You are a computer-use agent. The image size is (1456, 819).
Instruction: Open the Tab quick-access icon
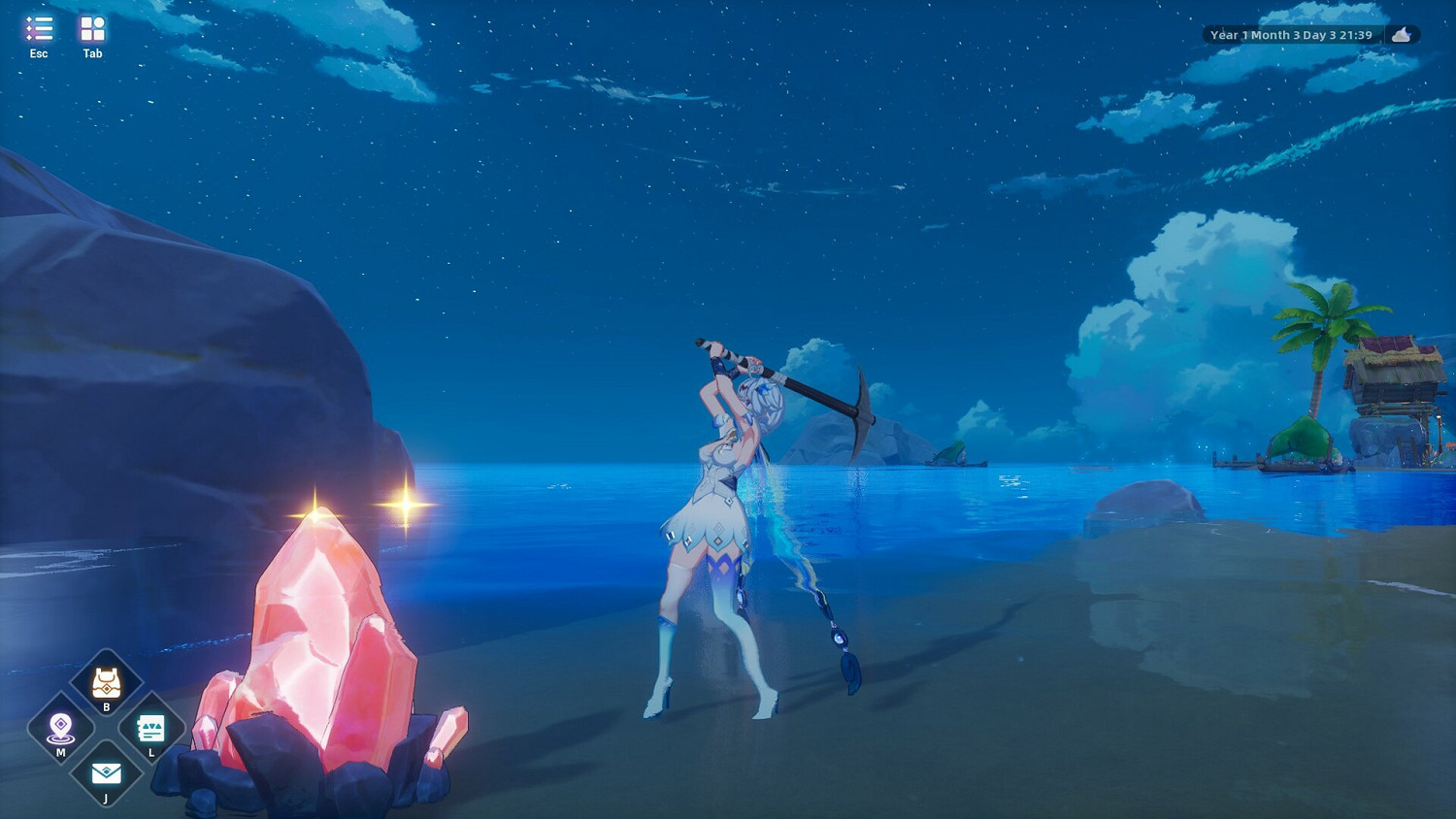[92, 29]
